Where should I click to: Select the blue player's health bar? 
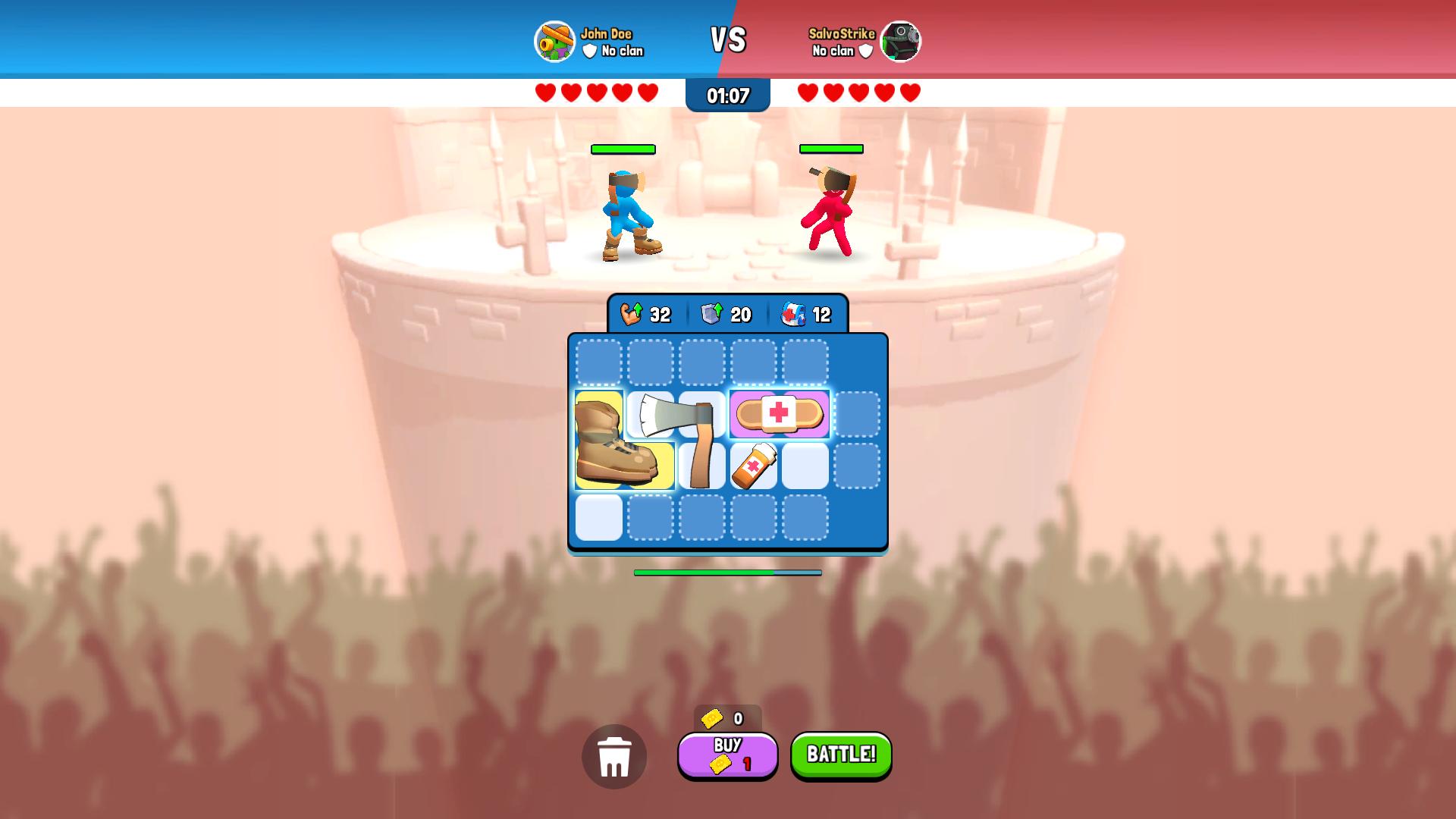(x=622, y=149)
